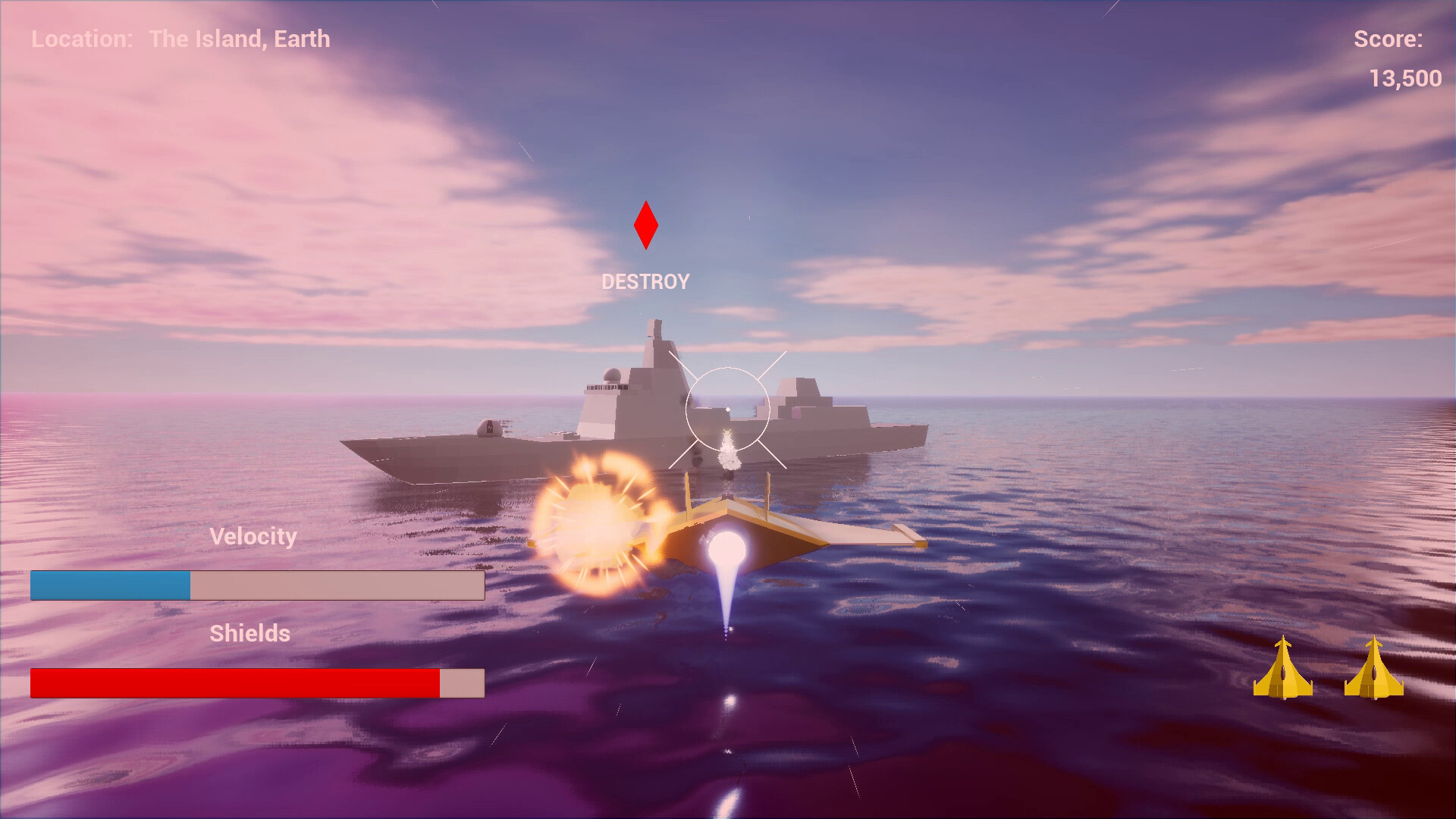Click the circular targeting reticle on the ship
Image resolution: width=1456 pixels, height=819 pixels.
click(x=726, y=407)
